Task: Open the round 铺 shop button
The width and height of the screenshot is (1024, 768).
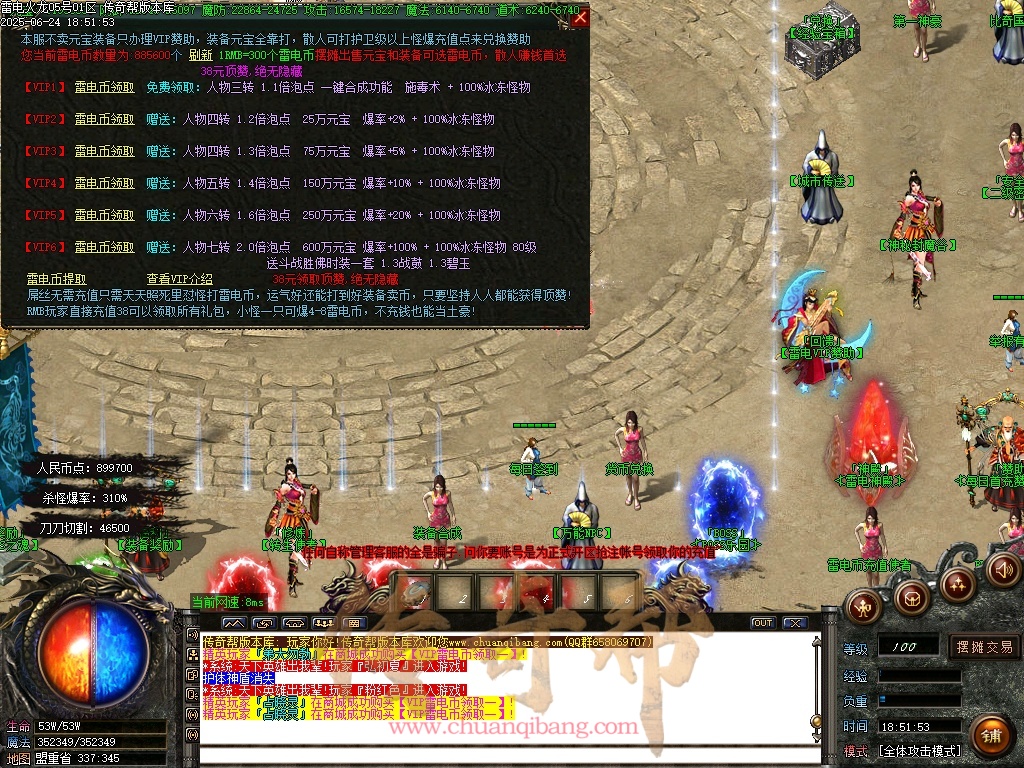Action: click(989, 735)
